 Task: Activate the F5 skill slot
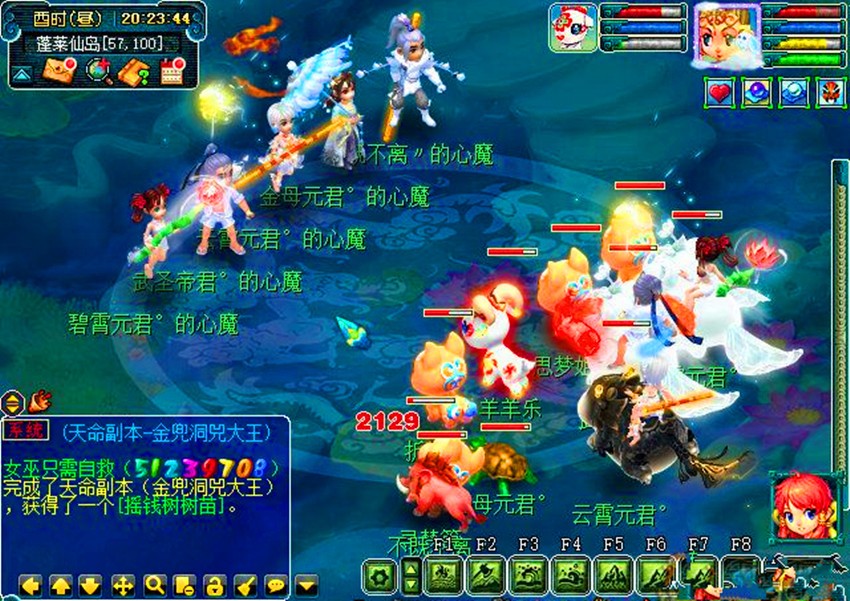click(x=613, y=577)
